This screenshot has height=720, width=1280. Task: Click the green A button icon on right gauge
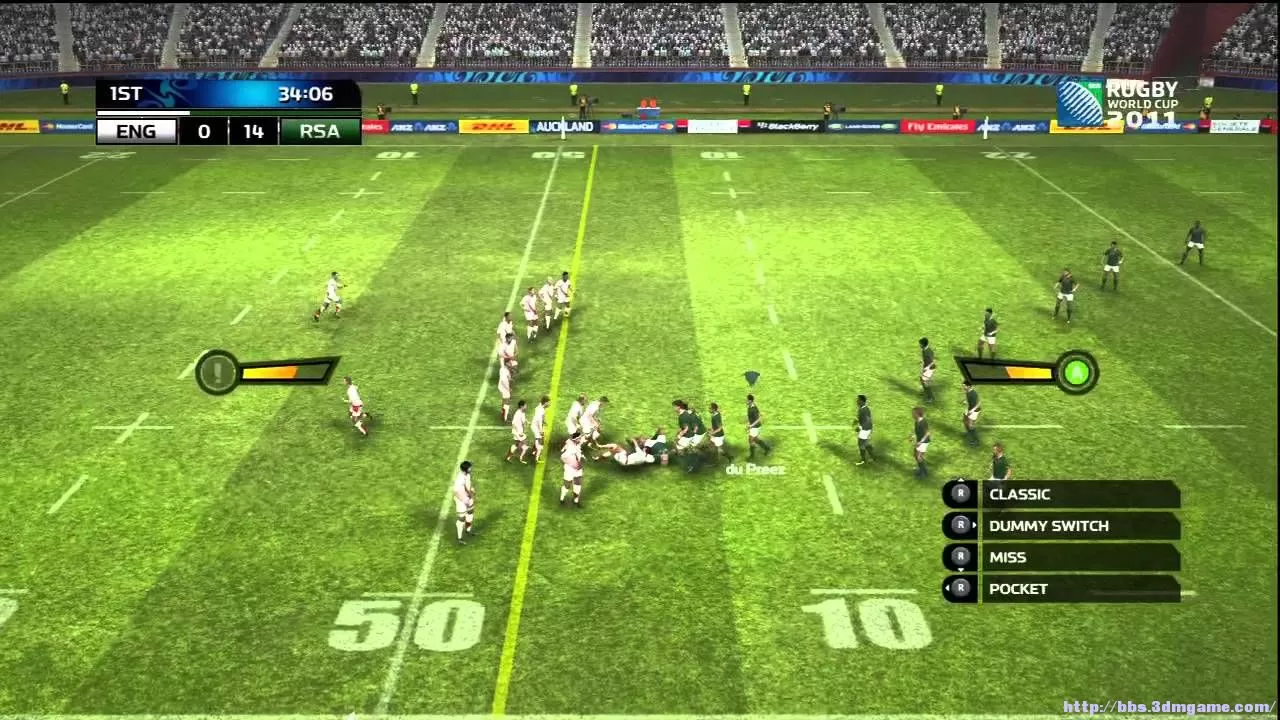[1078, 373]
